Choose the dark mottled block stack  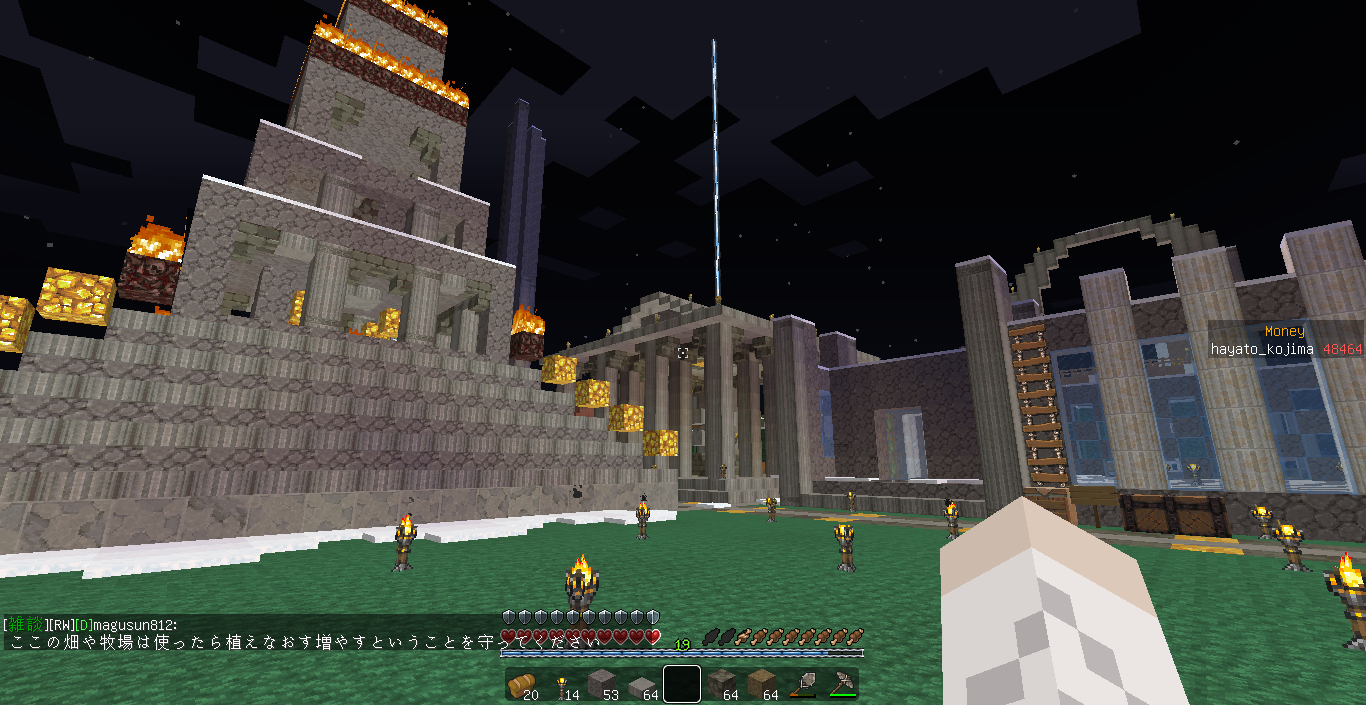721,684
